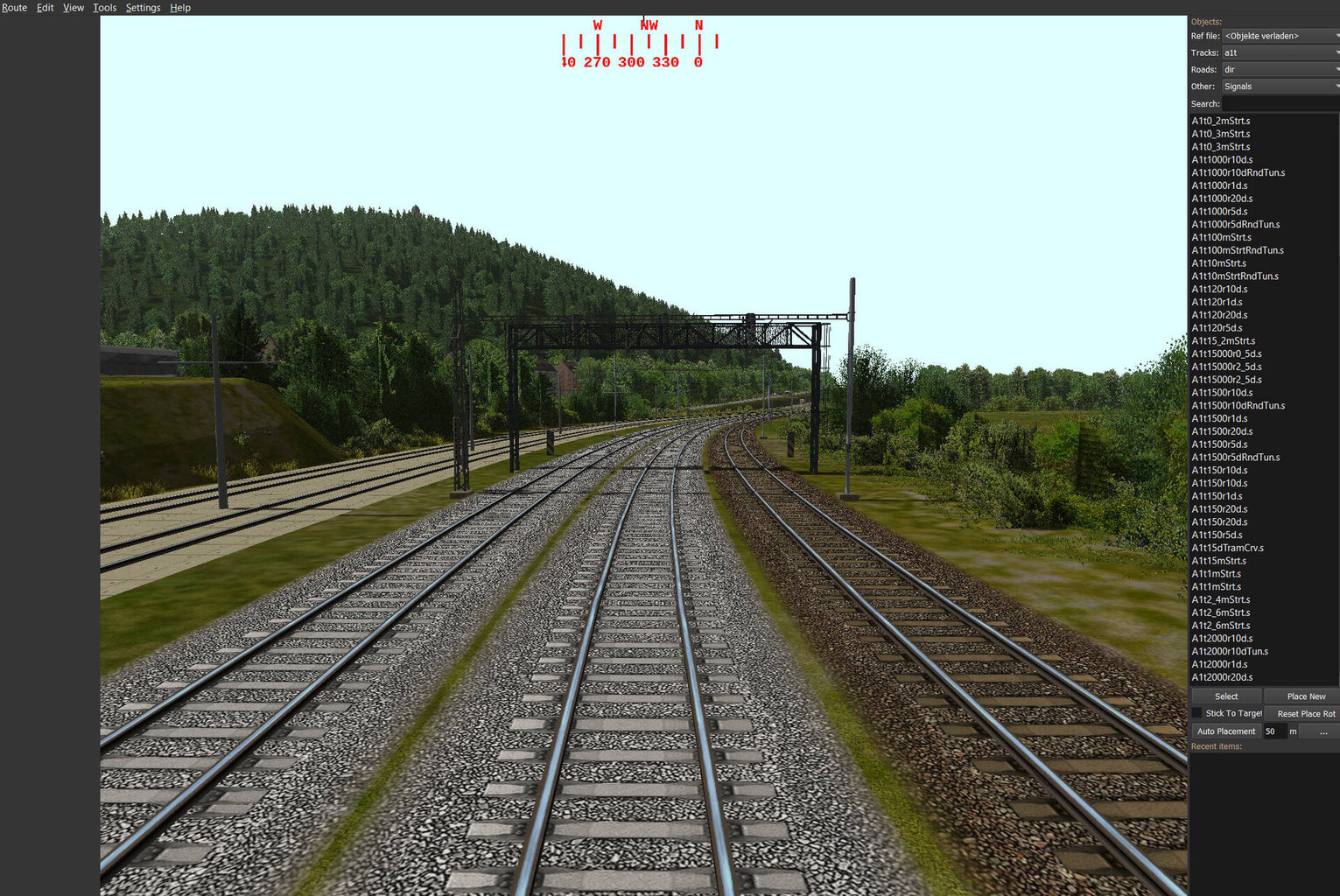
Task: Open the Help menu
Action: click(x=180, y=8)
